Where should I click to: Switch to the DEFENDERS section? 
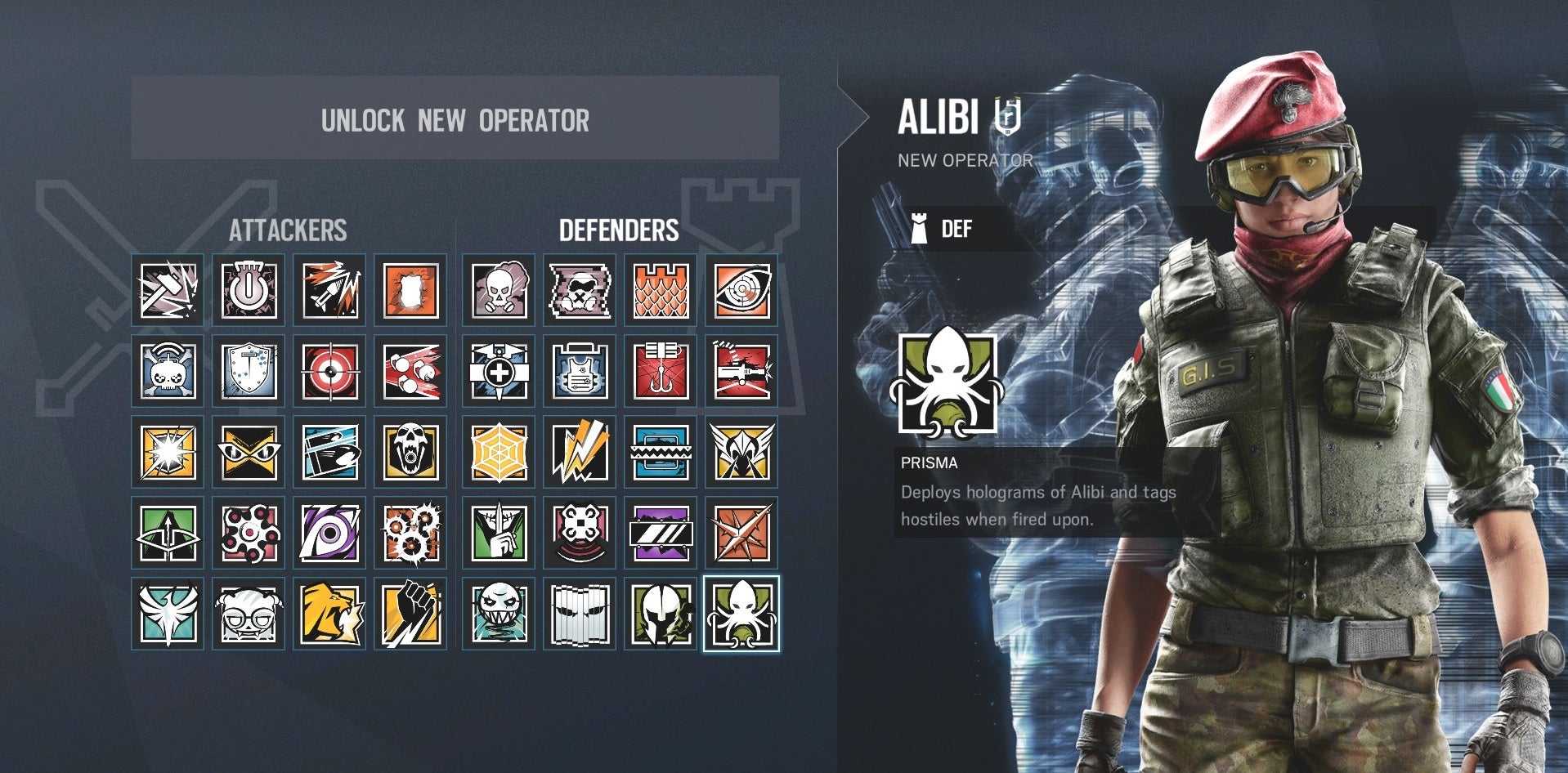(x=619, y=230)
